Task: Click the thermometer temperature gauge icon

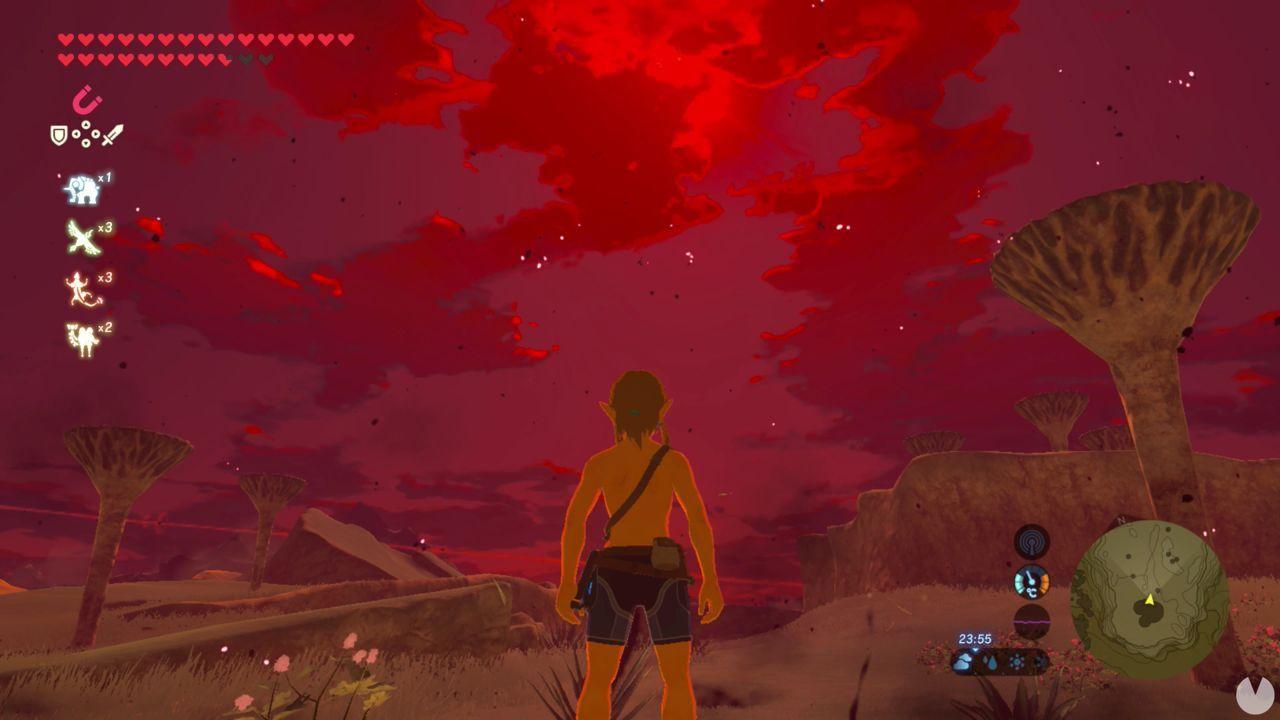Action: pyautogui.click(x=1030, y=582)
